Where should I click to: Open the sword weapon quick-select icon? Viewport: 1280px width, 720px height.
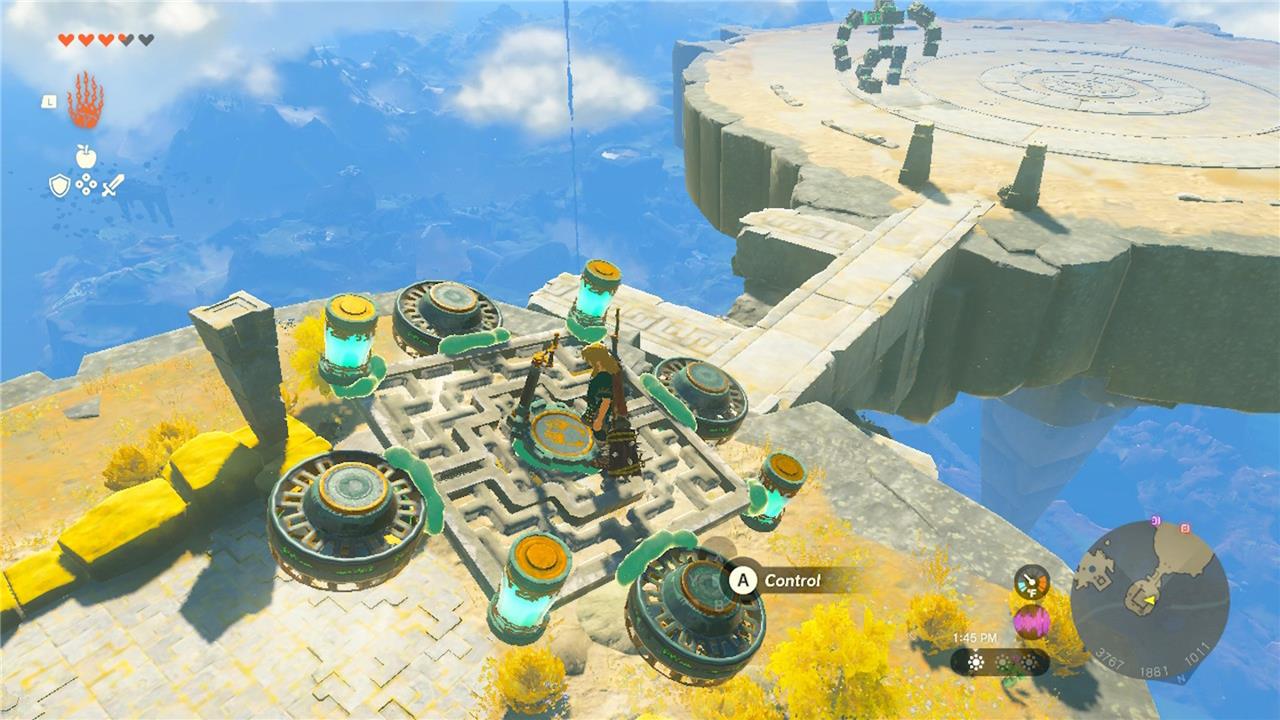pos(112,185)
